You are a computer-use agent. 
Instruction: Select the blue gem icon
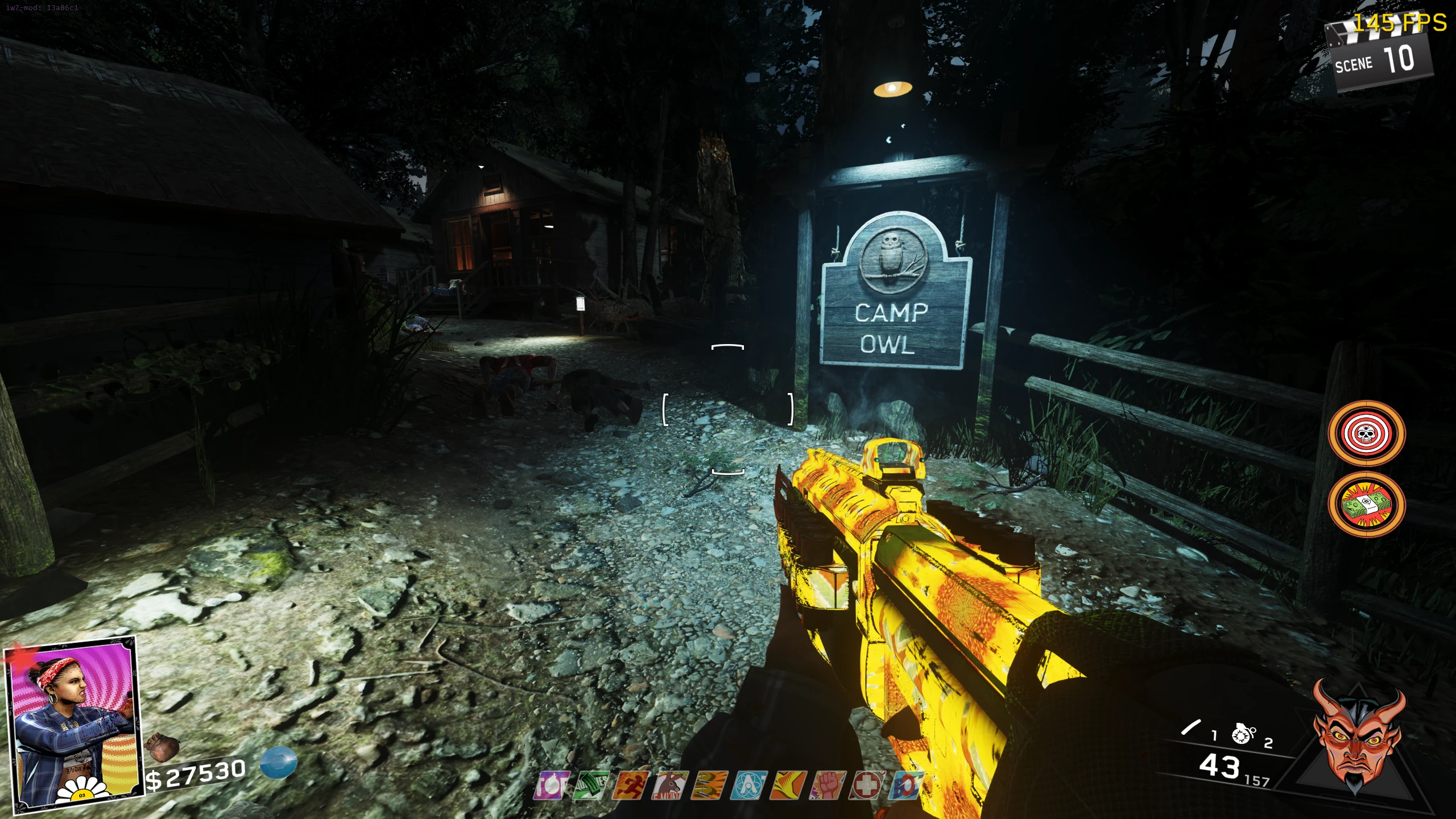click(279, 762)
